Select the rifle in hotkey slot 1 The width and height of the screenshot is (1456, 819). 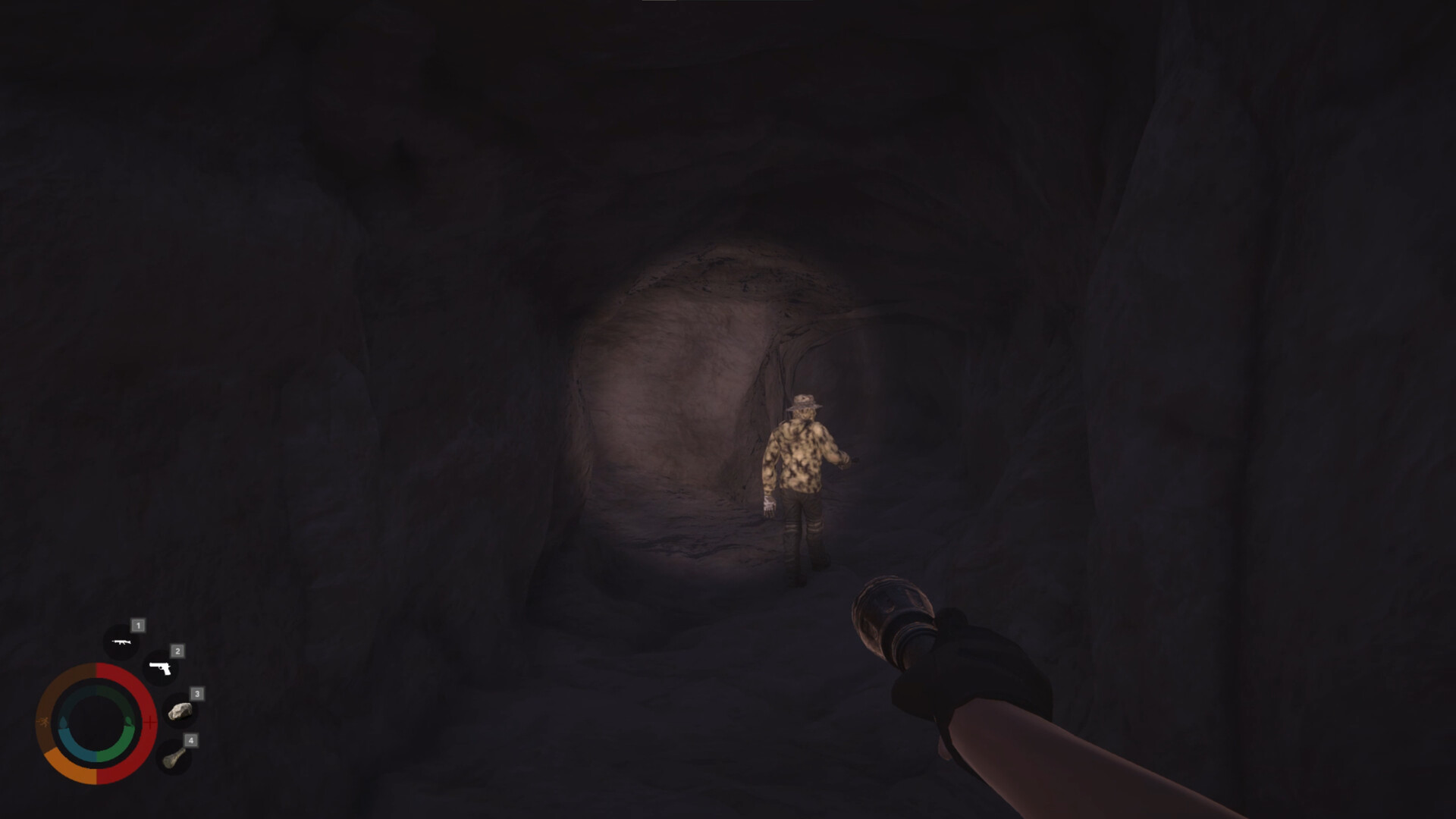pyautogui.click(x=122, y=642)
